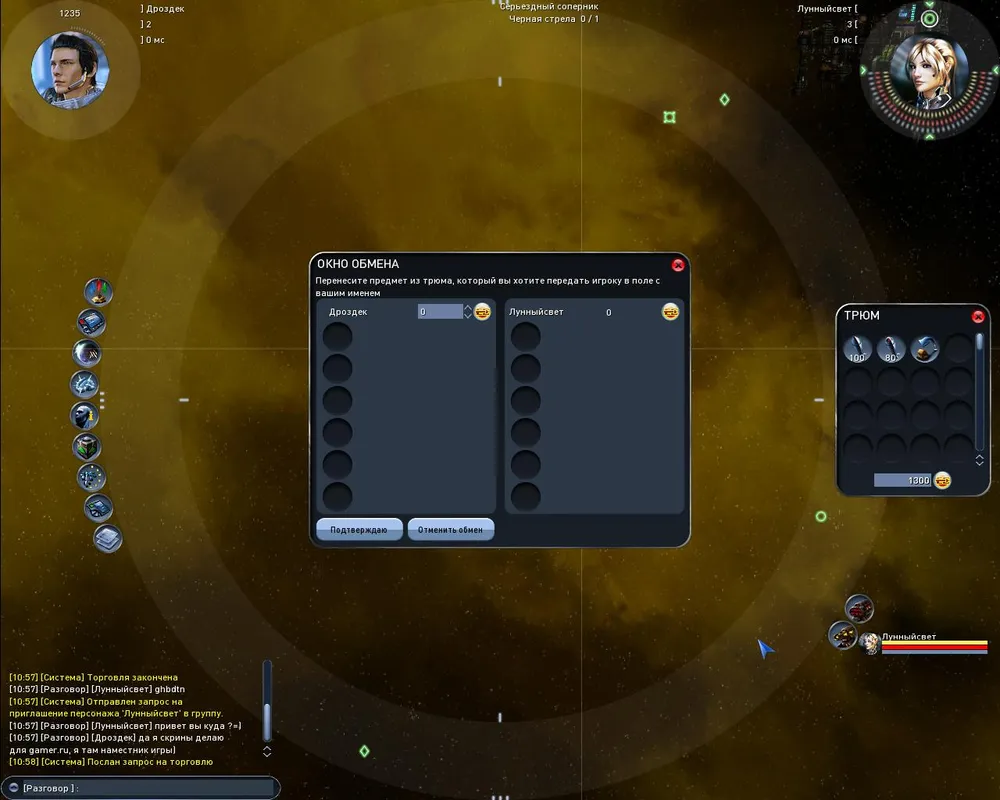
Task: Select the cargo item with quantity 80
Action: point(890,349)
